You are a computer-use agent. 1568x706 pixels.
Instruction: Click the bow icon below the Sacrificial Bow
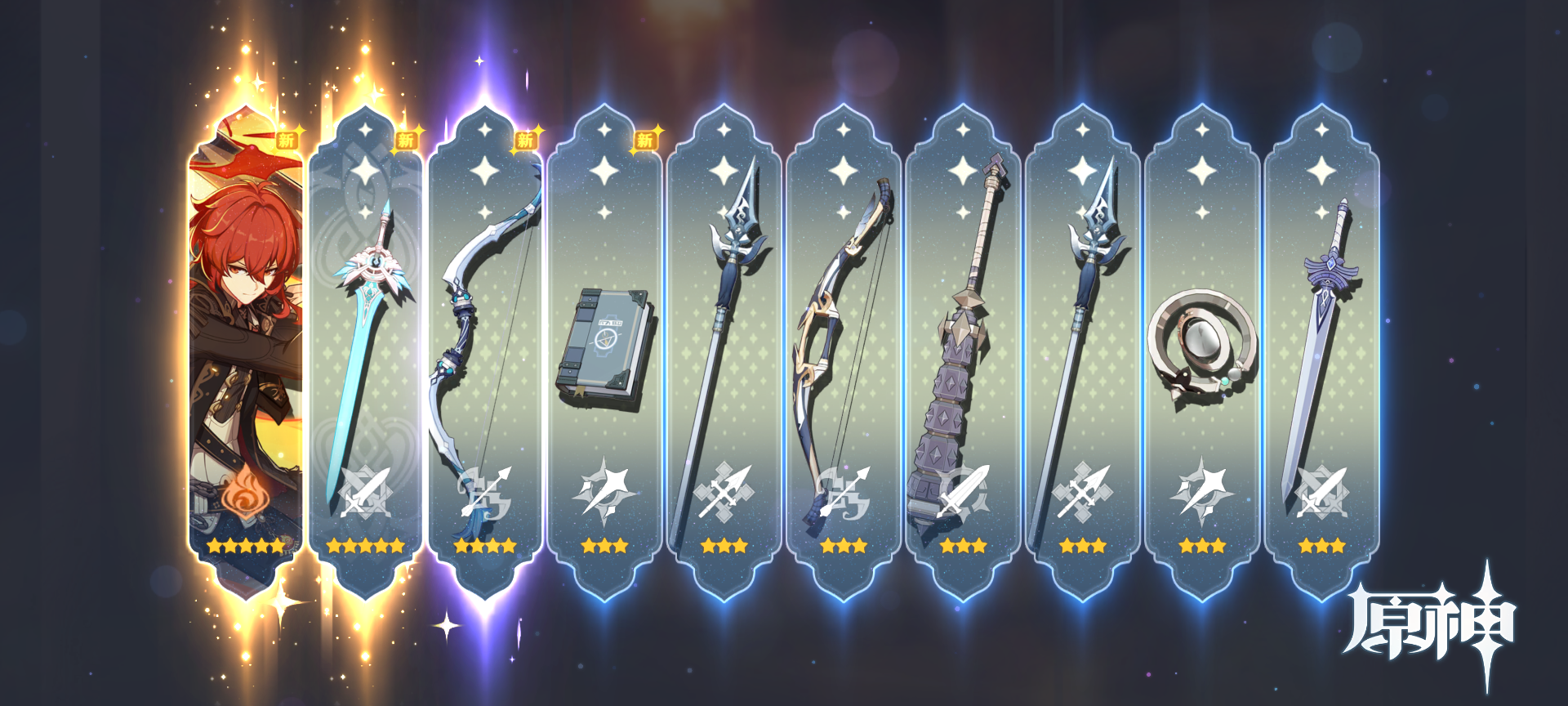[x=485, y=490]
